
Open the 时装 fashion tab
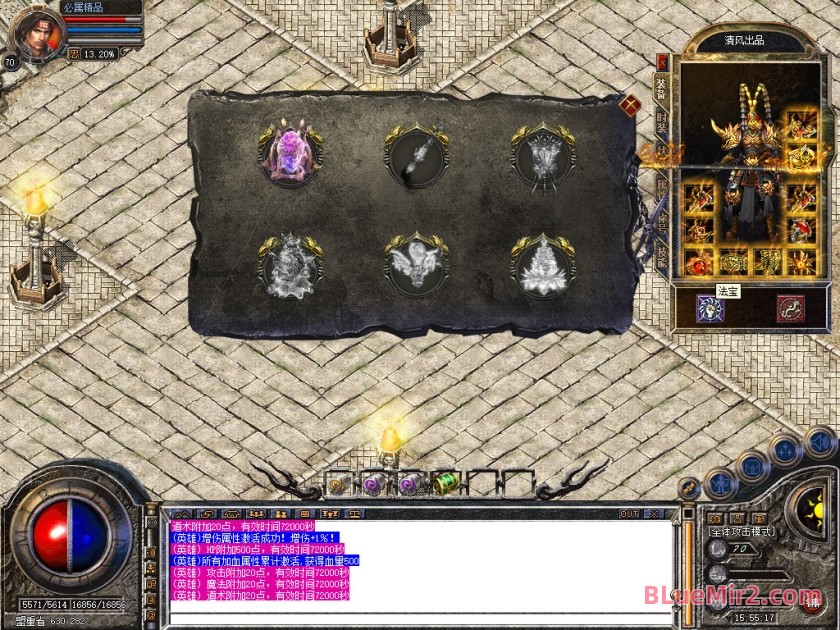click(x=661, y=122)
